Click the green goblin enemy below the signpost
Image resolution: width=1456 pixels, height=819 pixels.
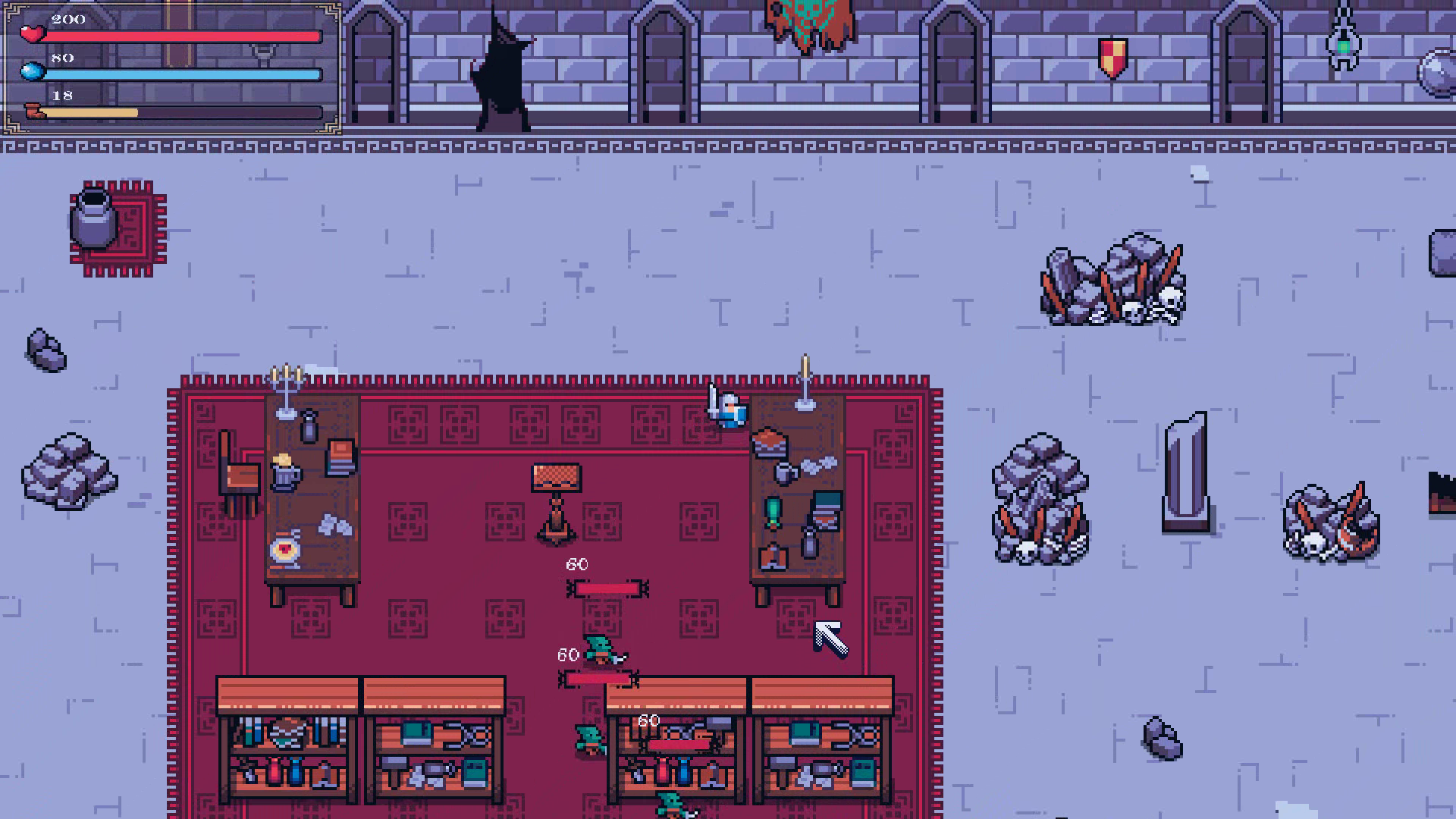coord(599,651)
